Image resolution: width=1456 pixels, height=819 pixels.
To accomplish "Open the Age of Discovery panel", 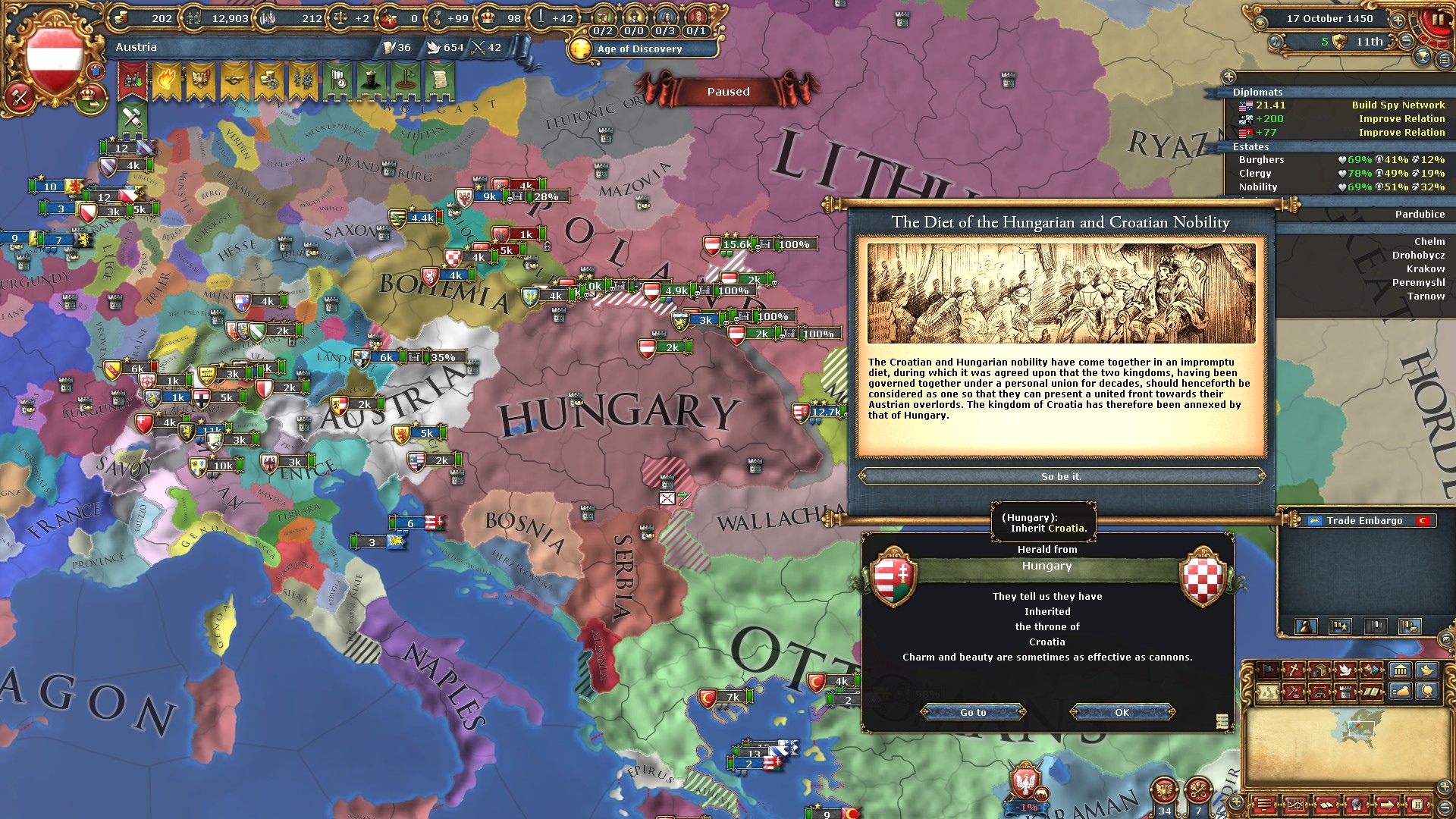I will [x=639, y=49].
